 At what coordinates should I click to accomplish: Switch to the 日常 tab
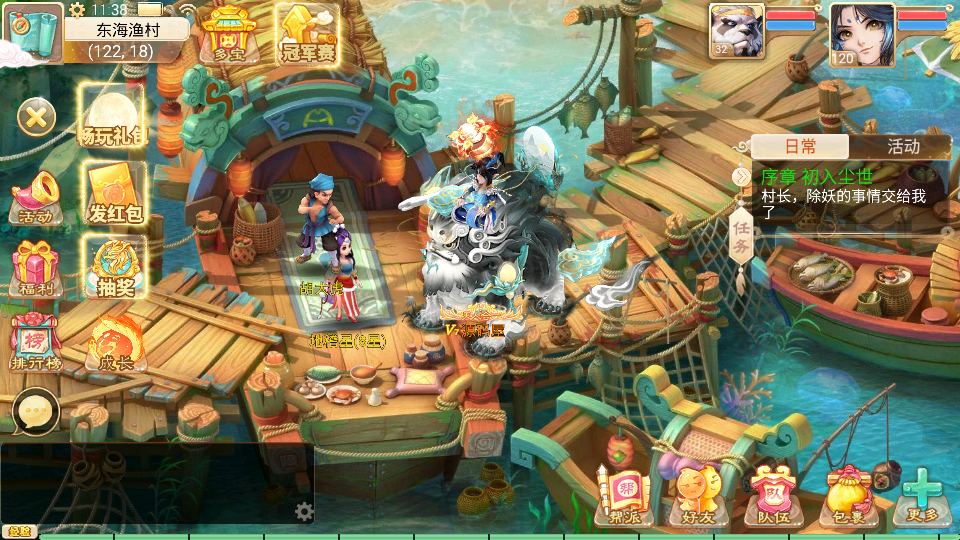click(x=800, y=146)
